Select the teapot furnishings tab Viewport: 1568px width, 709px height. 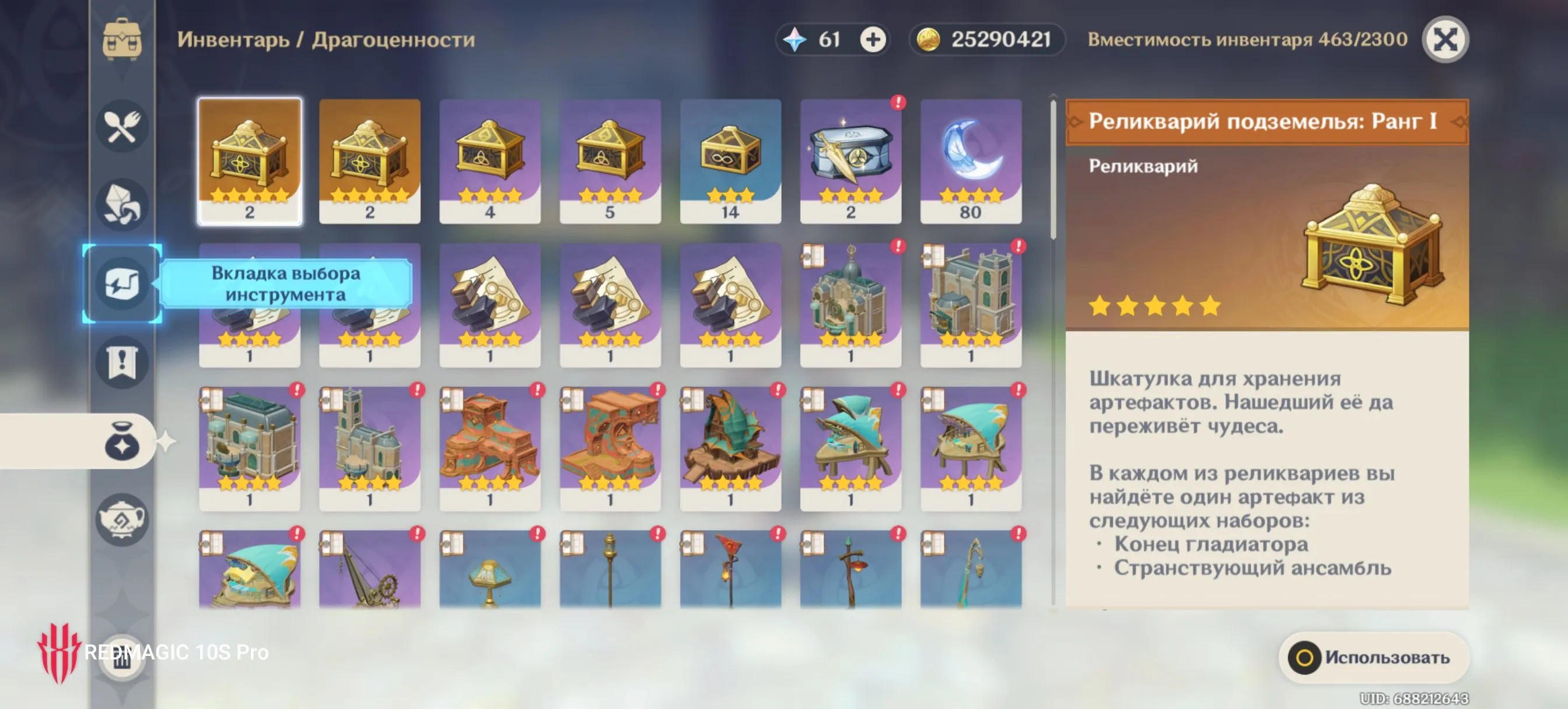[122, 520]
